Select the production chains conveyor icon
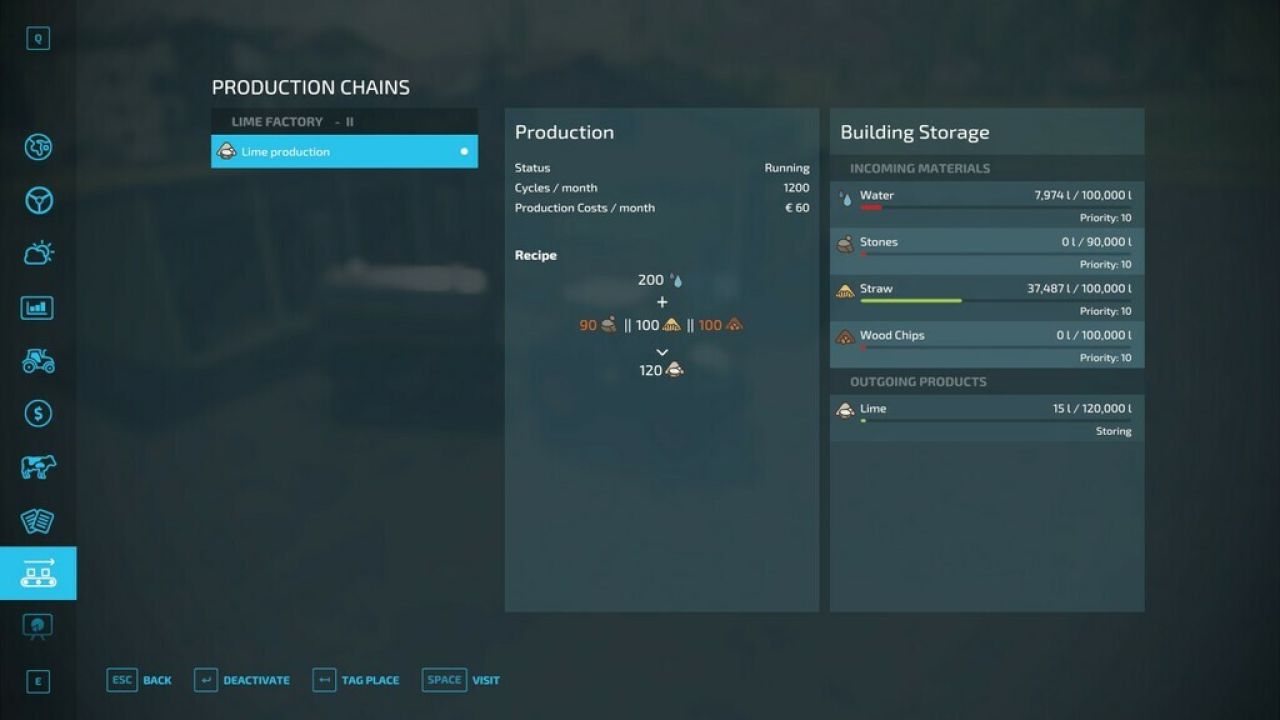The height and width of the screenshot is (720, 1280). coord(38,573)
